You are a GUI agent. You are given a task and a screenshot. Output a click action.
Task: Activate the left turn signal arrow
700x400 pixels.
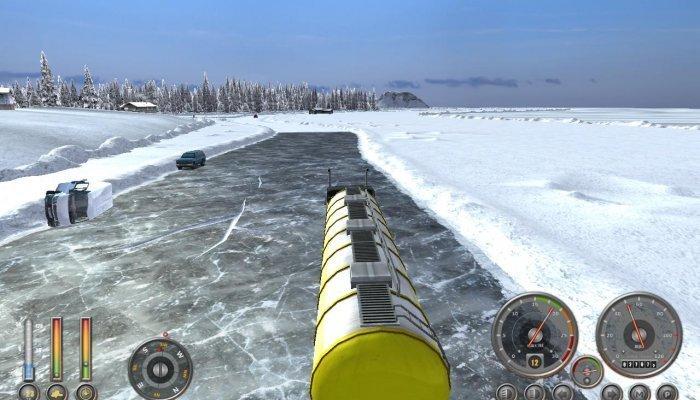pos(563,393)
